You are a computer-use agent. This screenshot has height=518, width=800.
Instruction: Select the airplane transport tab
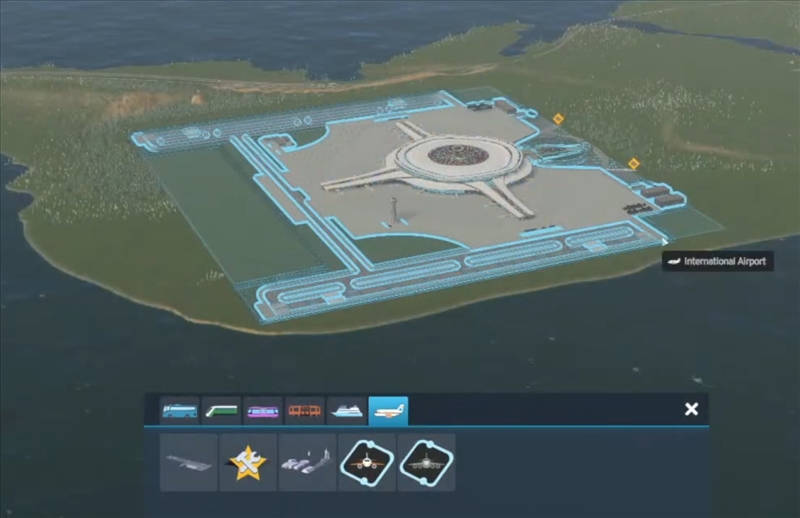pos(388,411)
